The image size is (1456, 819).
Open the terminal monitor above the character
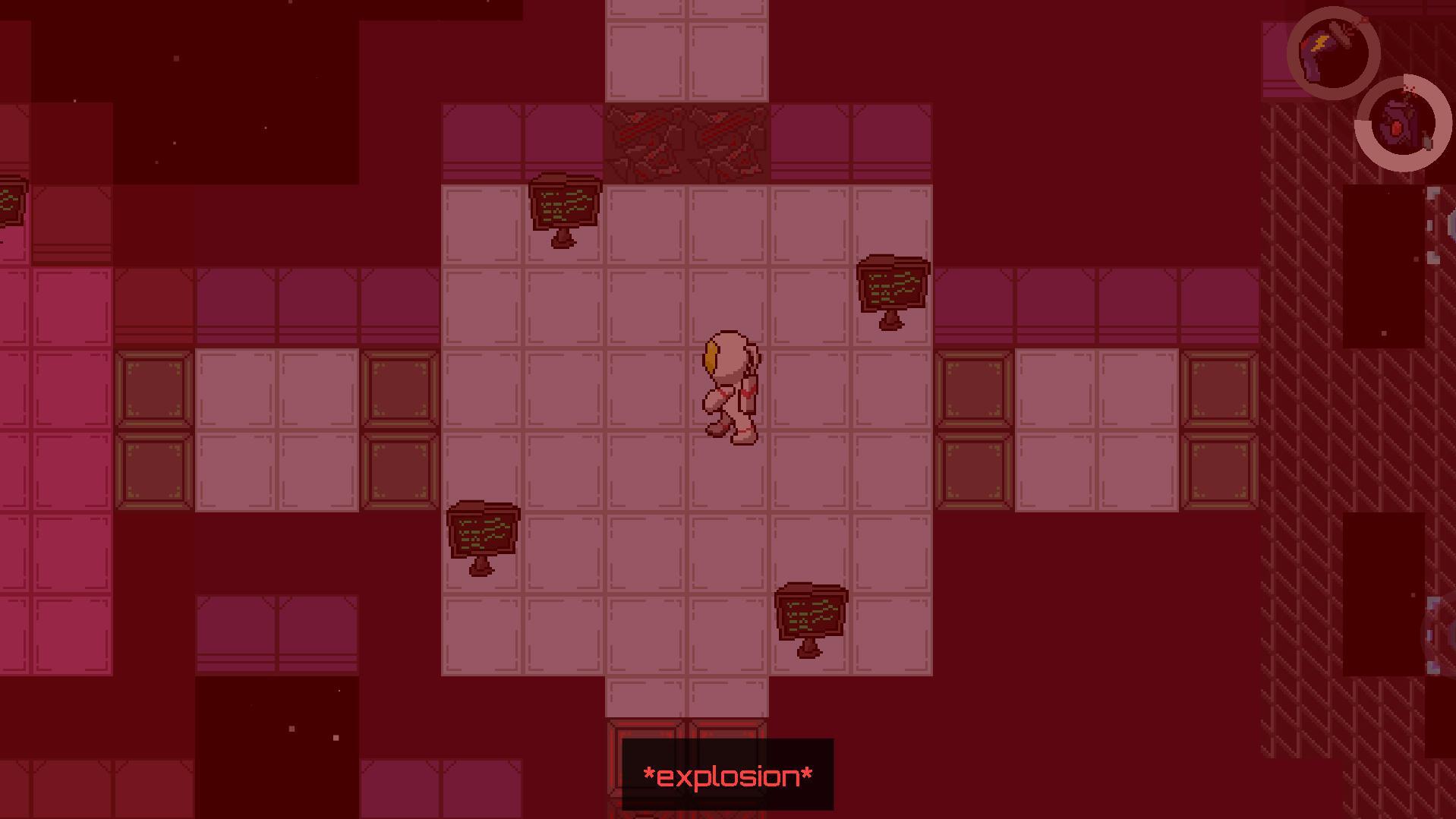(565, 205)
